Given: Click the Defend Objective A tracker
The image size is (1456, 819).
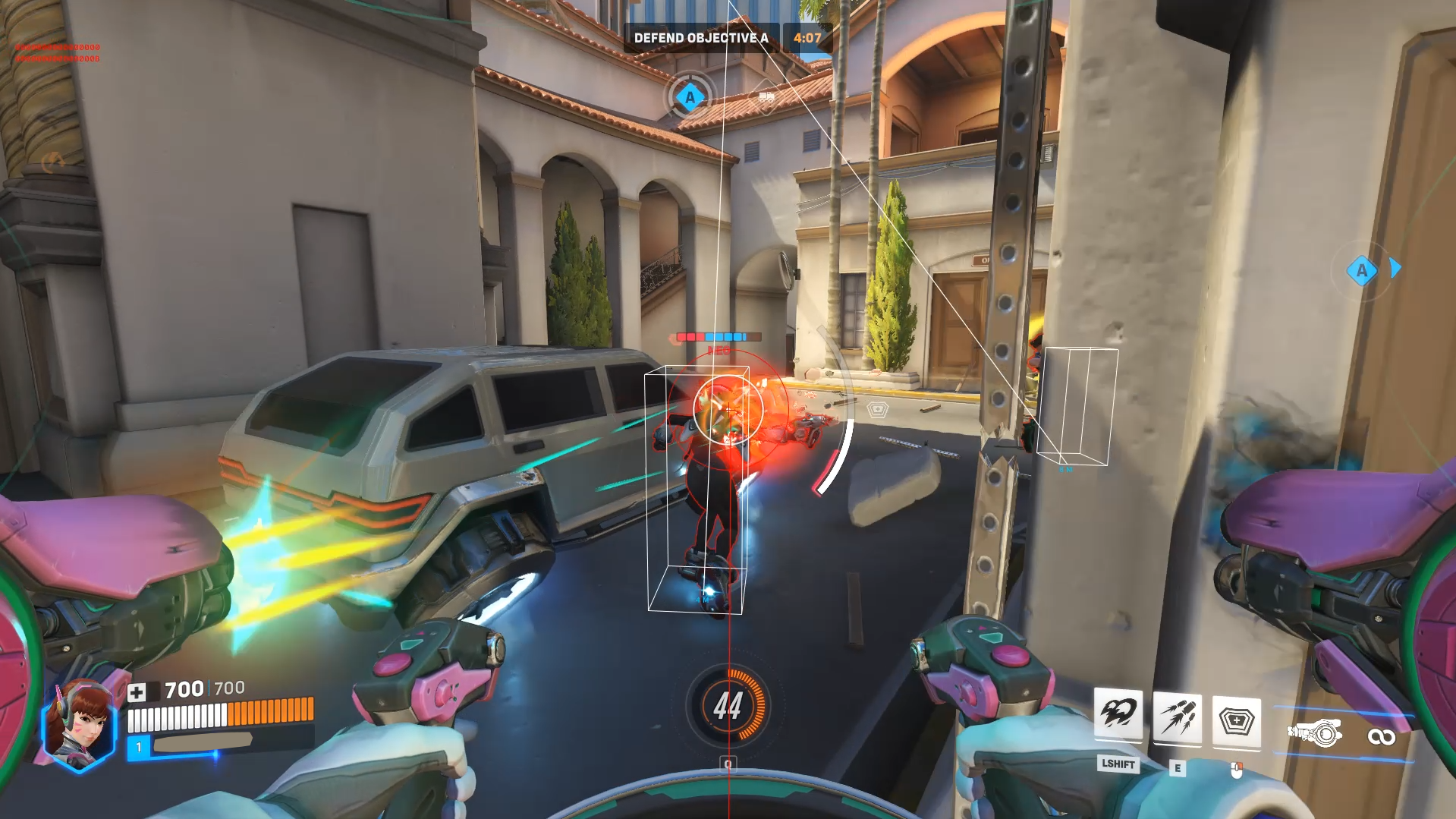Looking at the screenshot, I should (700, 38).
